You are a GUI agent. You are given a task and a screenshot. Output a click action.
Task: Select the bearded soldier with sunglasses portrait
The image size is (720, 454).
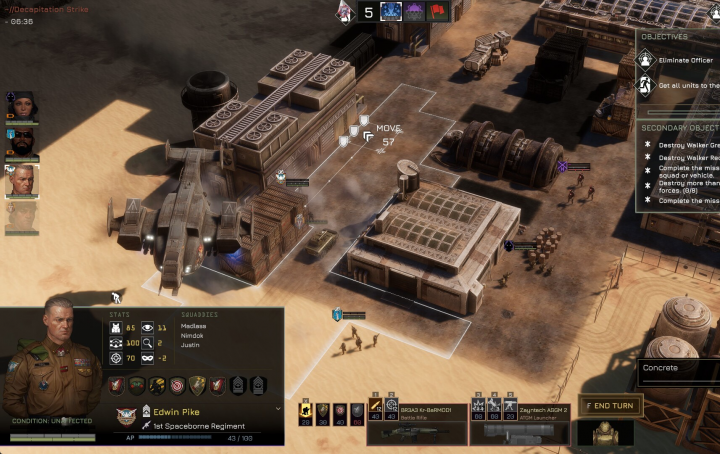coord(22,142)
